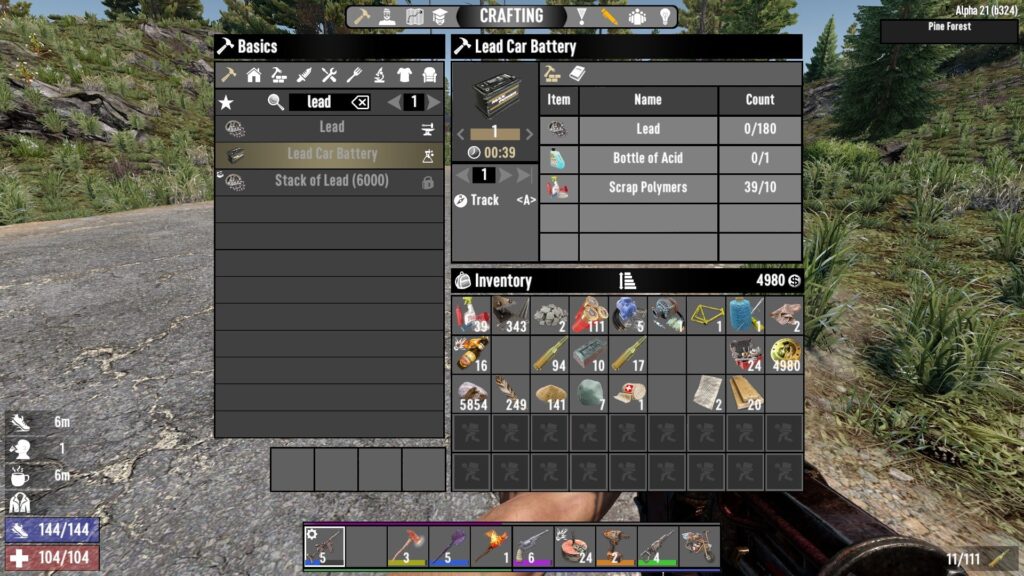This screenshot has width=1024, height=576.
Task: Open the skills graduation cap tab
Action: (x=441, y=17)
